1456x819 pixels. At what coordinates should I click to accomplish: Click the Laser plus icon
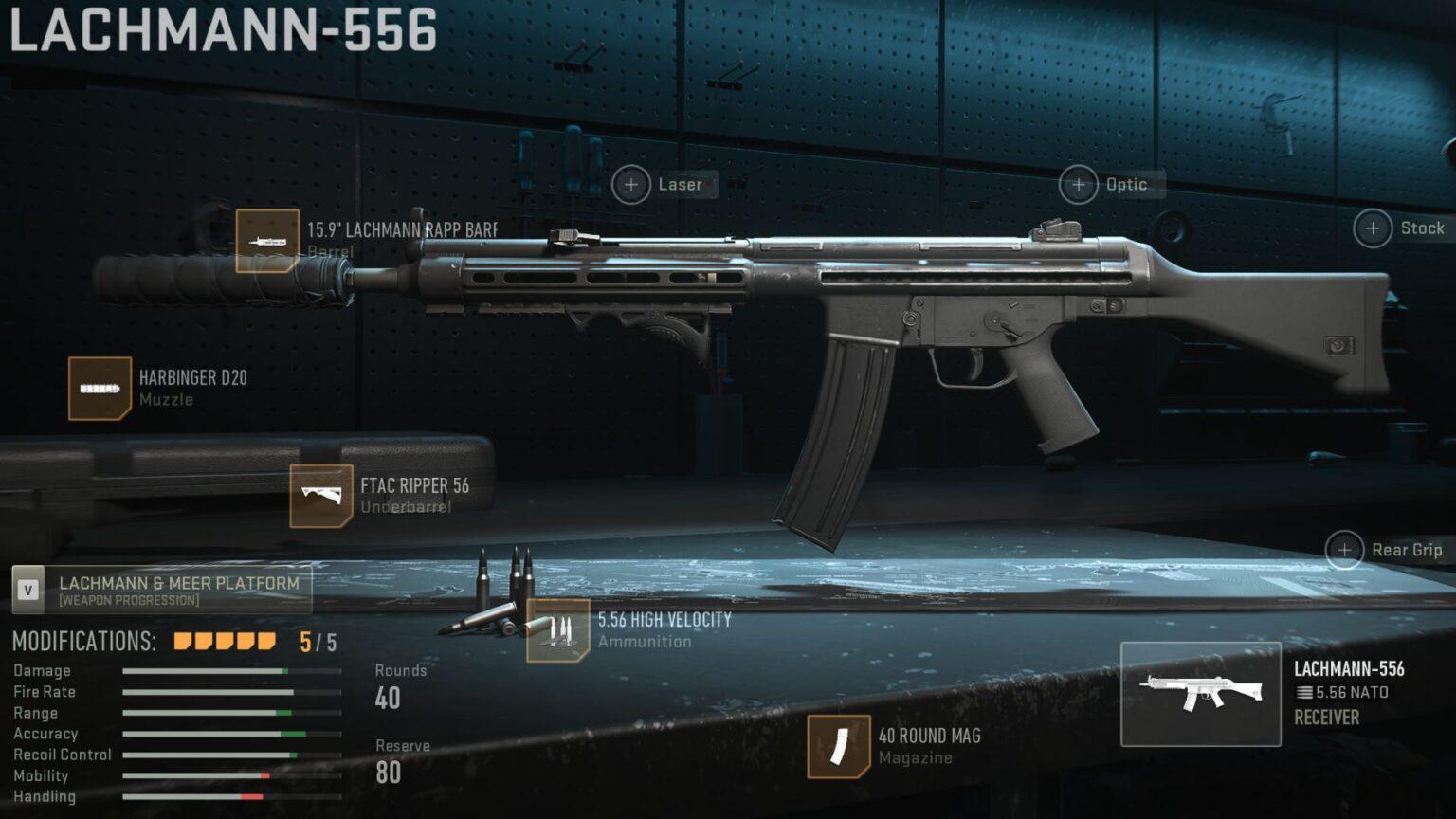tap(631, 185)
